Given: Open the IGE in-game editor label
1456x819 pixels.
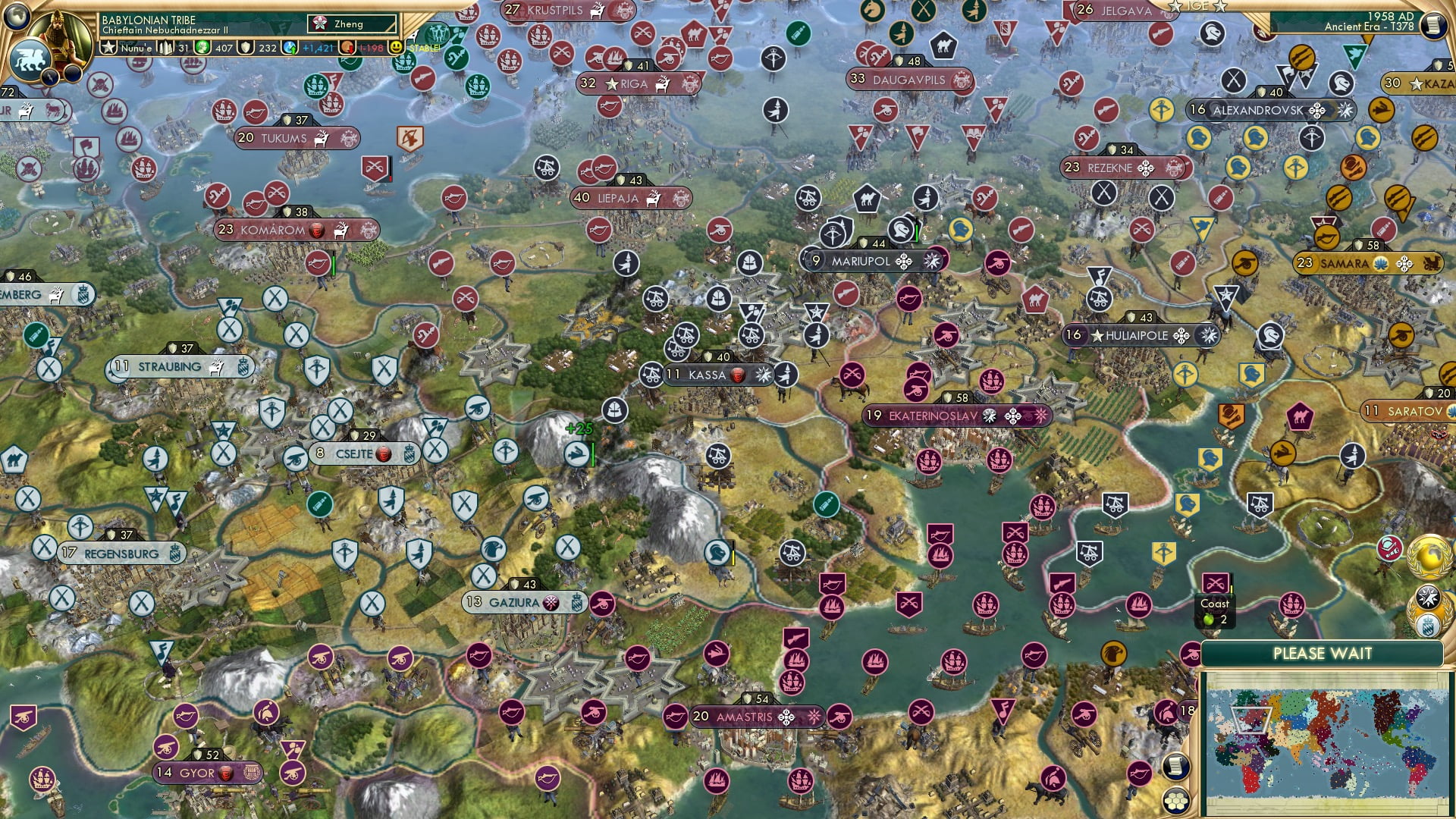Looking at the screenshot, I should 1197,6.
